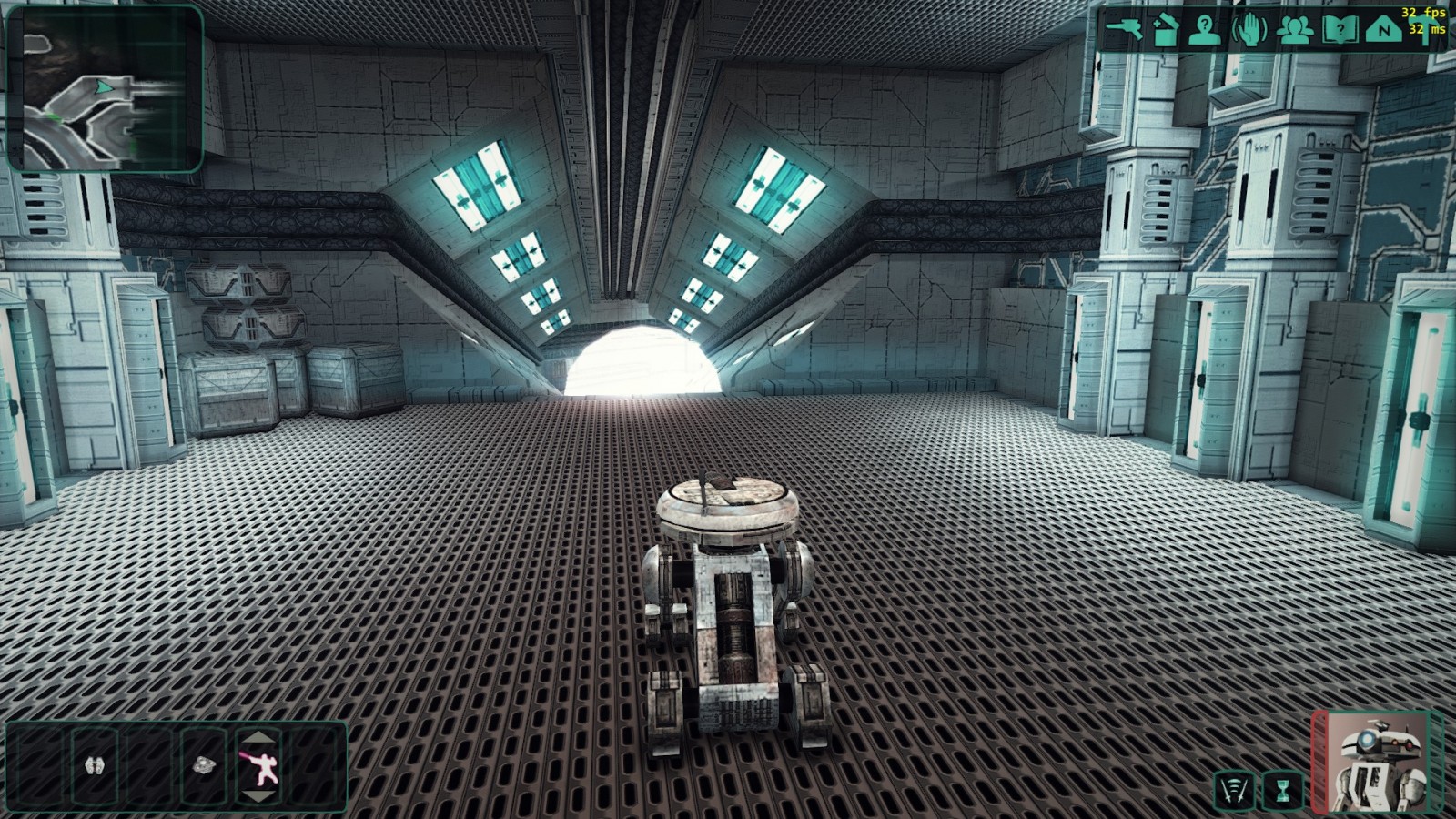Cycle action up with the upper arrow
1456x819 pixels.
[259, 737]
